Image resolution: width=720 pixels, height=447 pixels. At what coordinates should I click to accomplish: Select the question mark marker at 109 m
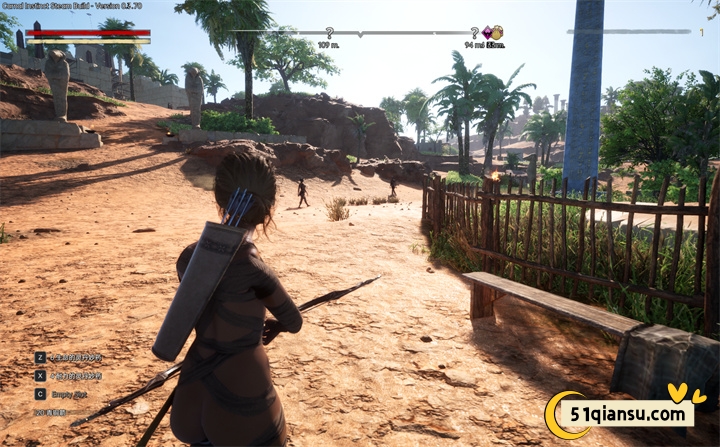click(329, 33)
